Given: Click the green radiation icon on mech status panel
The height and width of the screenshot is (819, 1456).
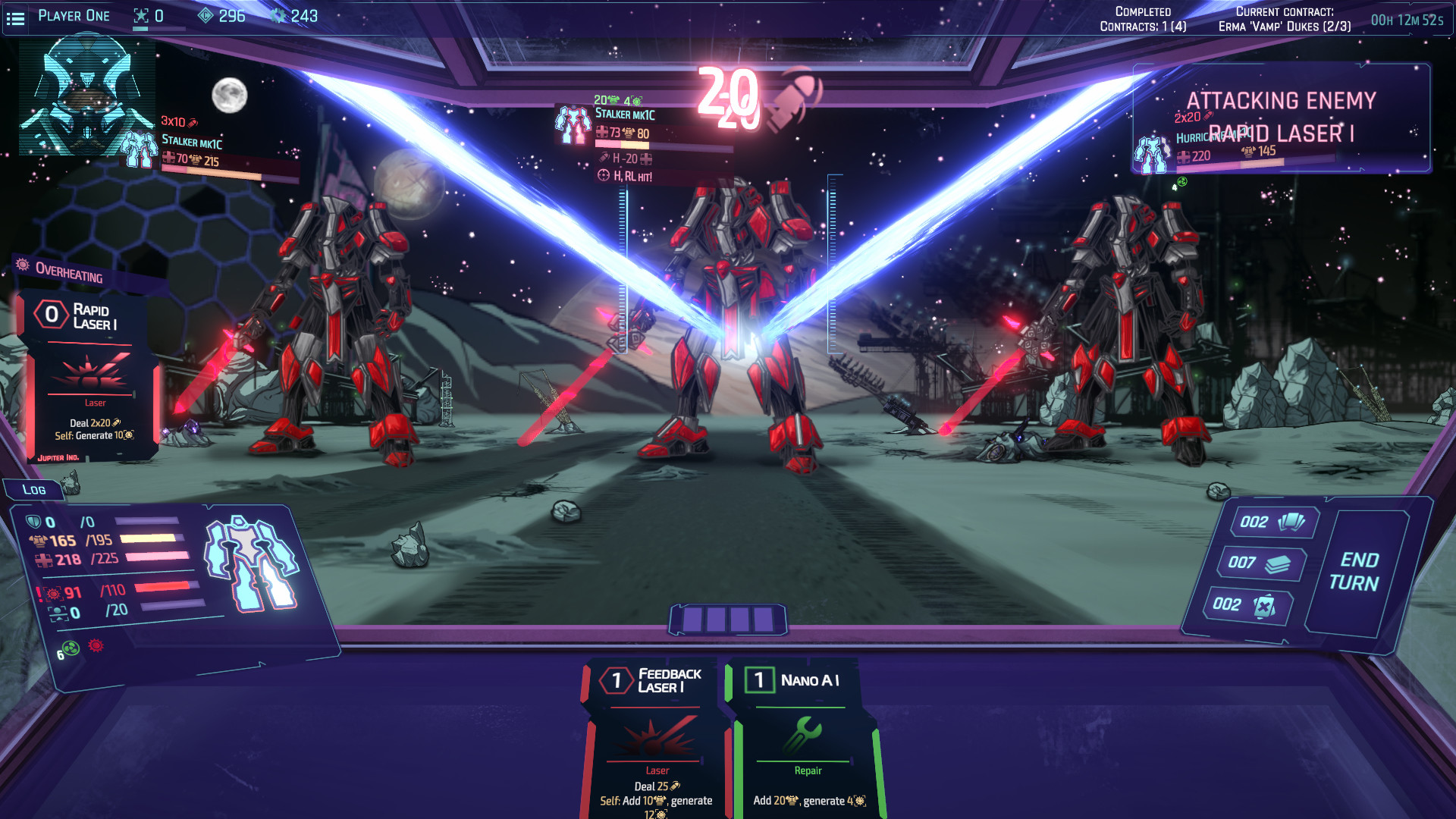Looking at the screenshot, I should coord(70,648).
